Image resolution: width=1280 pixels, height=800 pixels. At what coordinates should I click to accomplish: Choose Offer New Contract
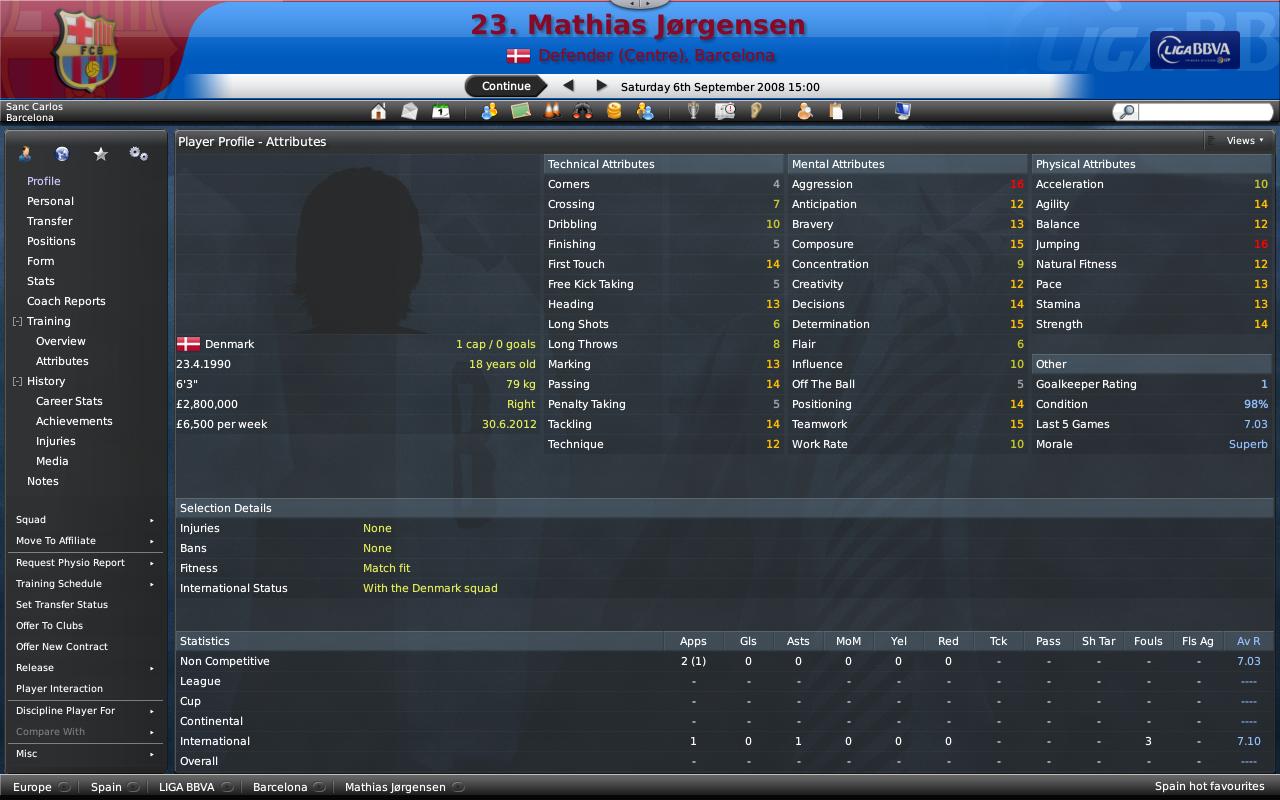[x=62, y=647]
